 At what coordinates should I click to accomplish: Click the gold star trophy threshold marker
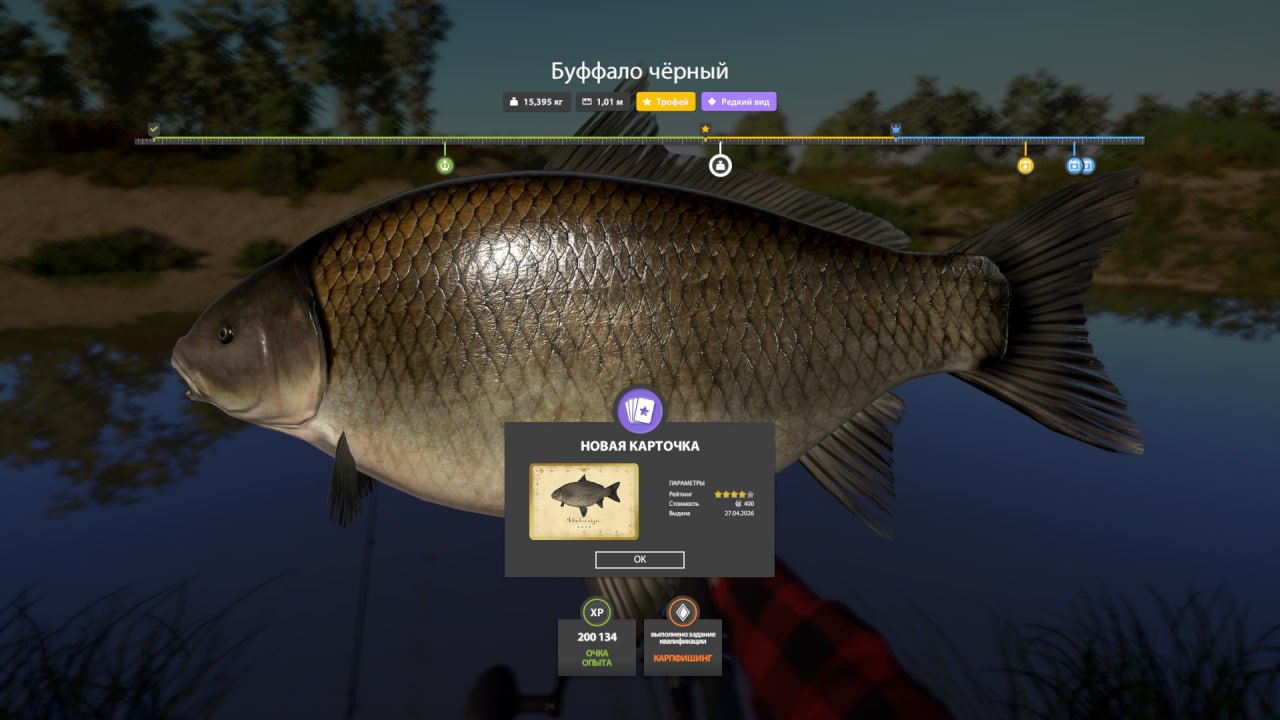(705, 129)
